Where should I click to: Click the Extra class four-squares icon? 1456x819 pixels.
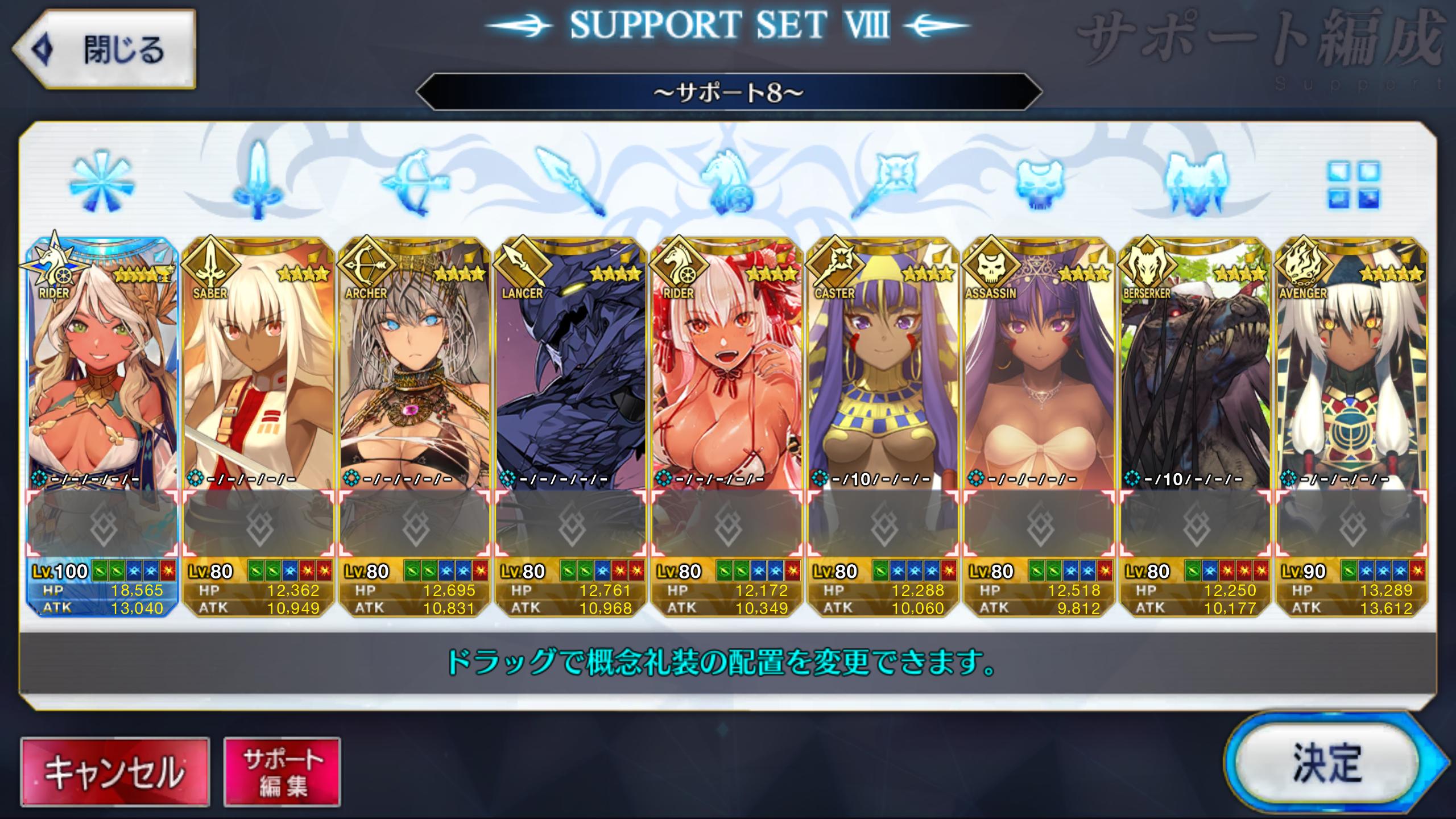[1354, 183]
